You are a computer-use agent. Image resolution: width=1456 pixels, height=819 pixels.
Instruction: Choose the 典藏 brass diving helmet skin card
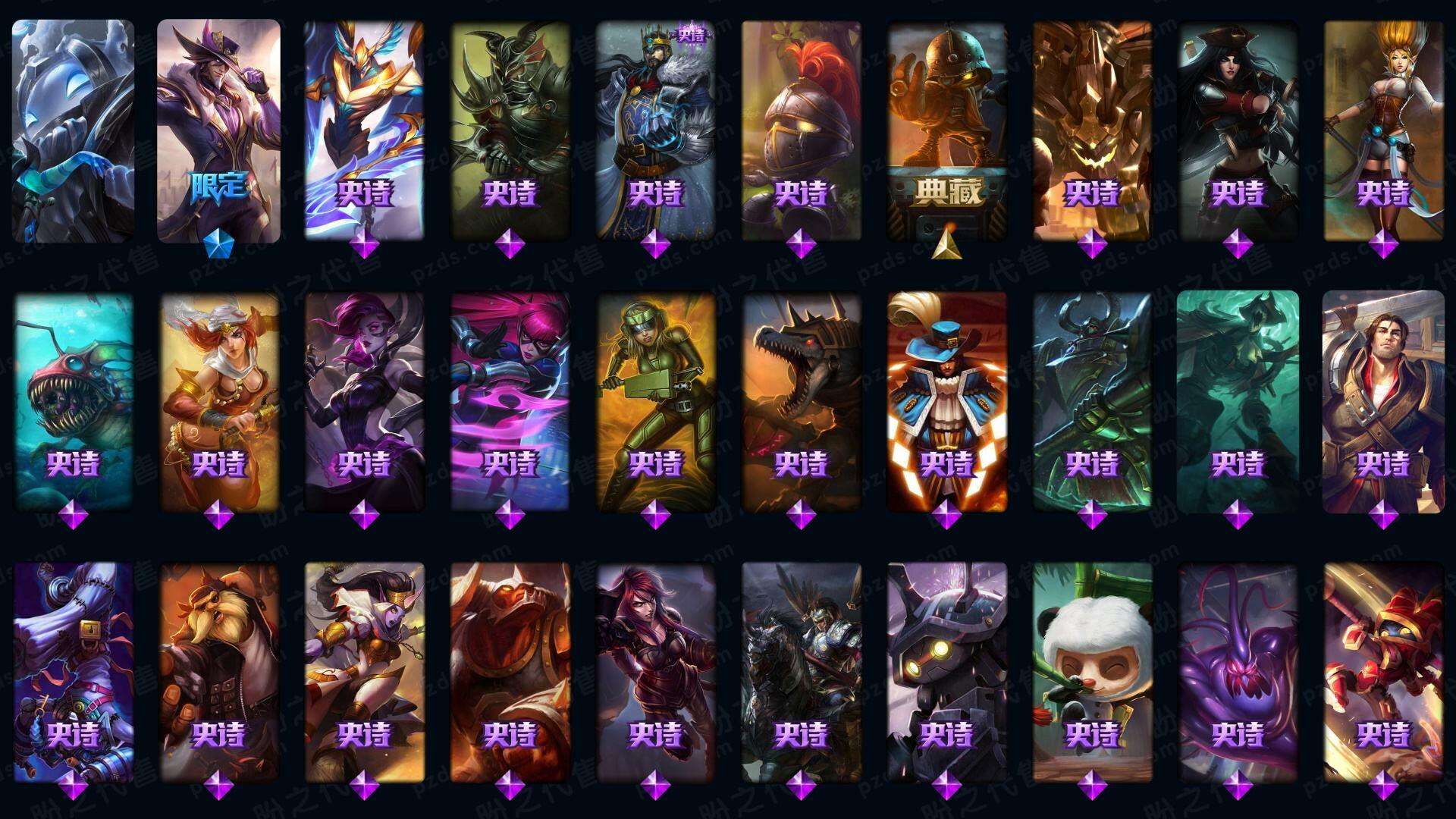pyautogui.click(x=946, y=129)
